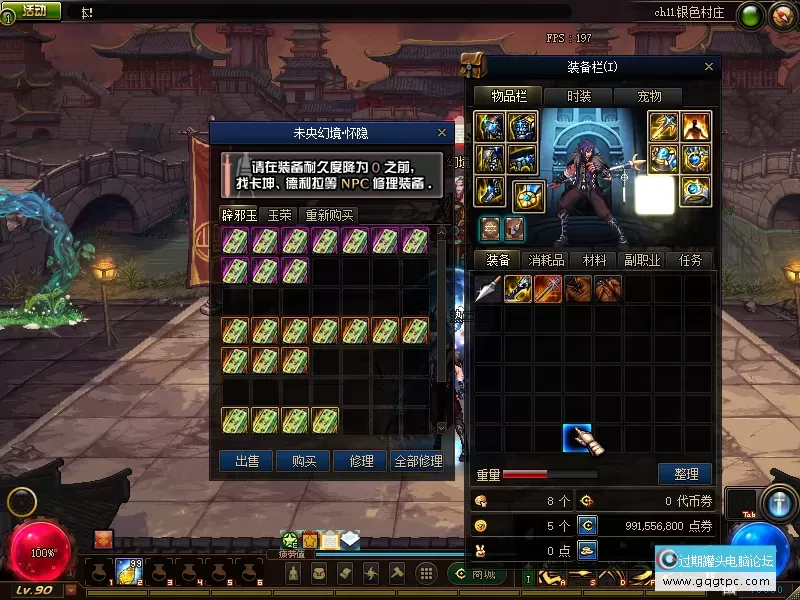Switch to the 材料 materials tab

coord(594,260)
